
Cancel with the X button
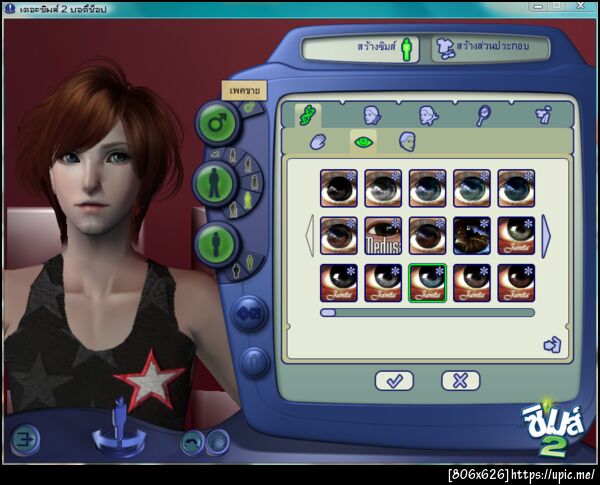tap(460, 380)
